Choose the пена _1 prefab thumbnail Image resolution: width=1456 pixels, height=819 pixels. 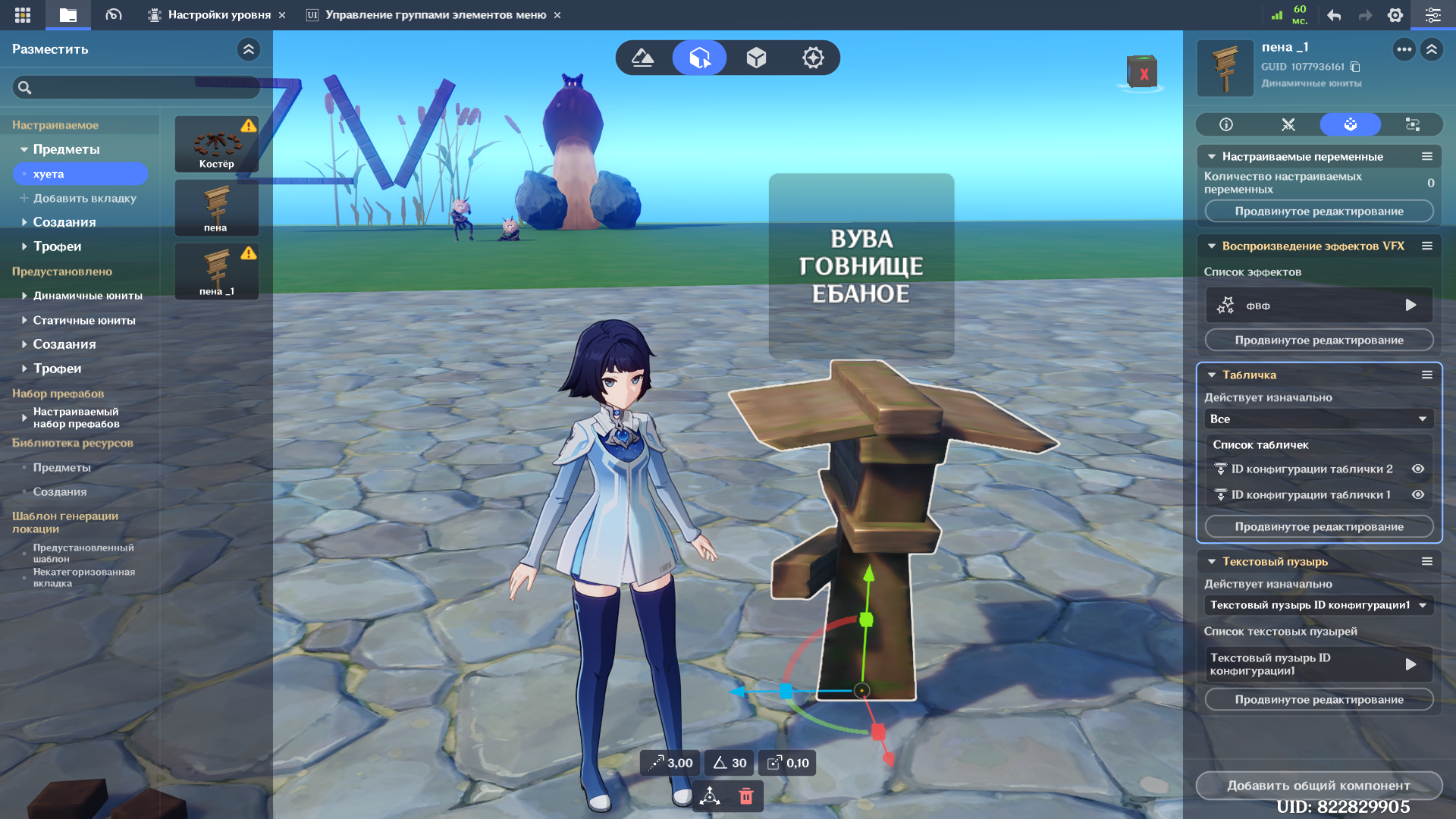[x=217, y=271]
